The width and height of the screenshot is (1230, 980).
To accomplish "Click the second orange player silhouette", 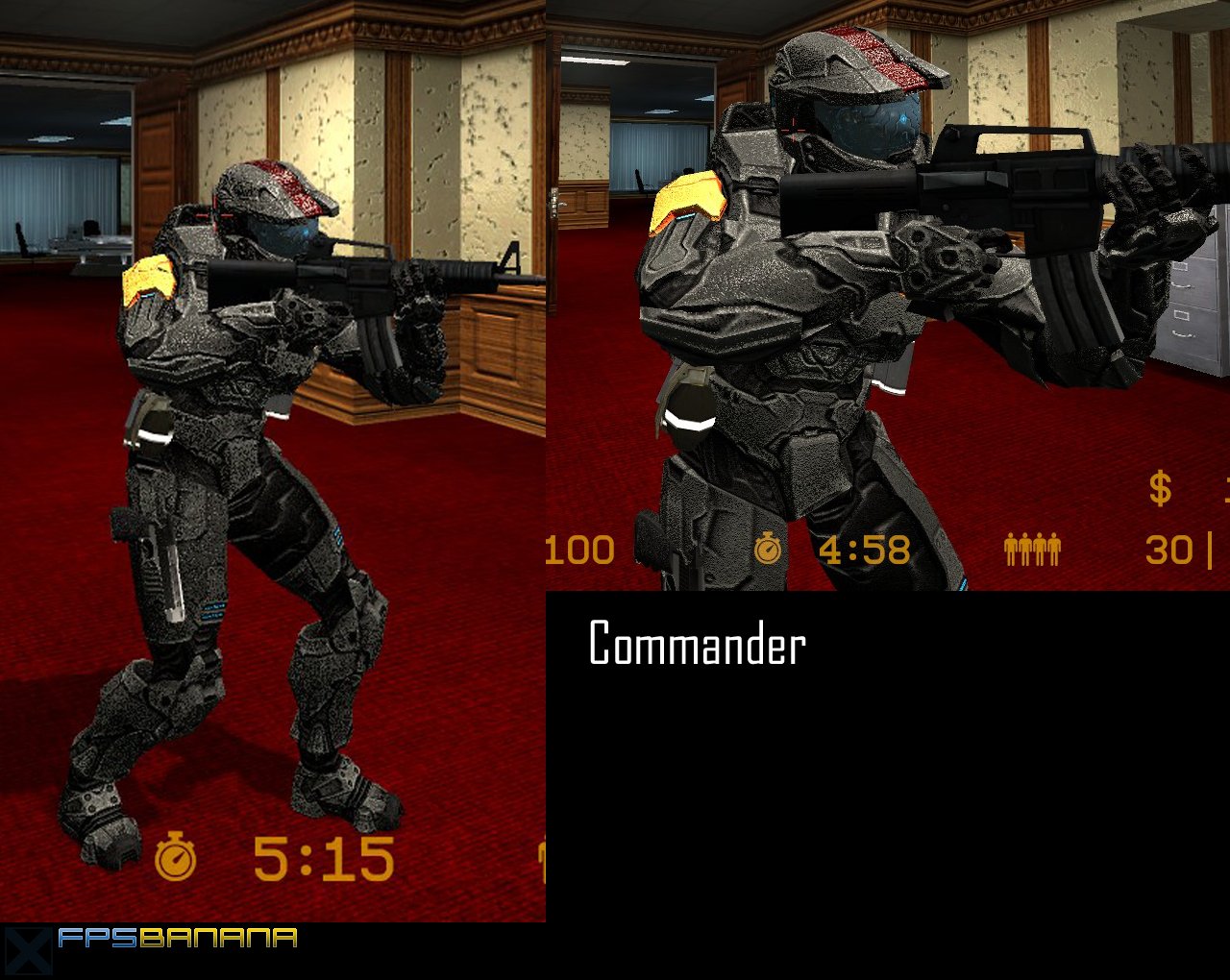I will click(x=1026, y=548).
